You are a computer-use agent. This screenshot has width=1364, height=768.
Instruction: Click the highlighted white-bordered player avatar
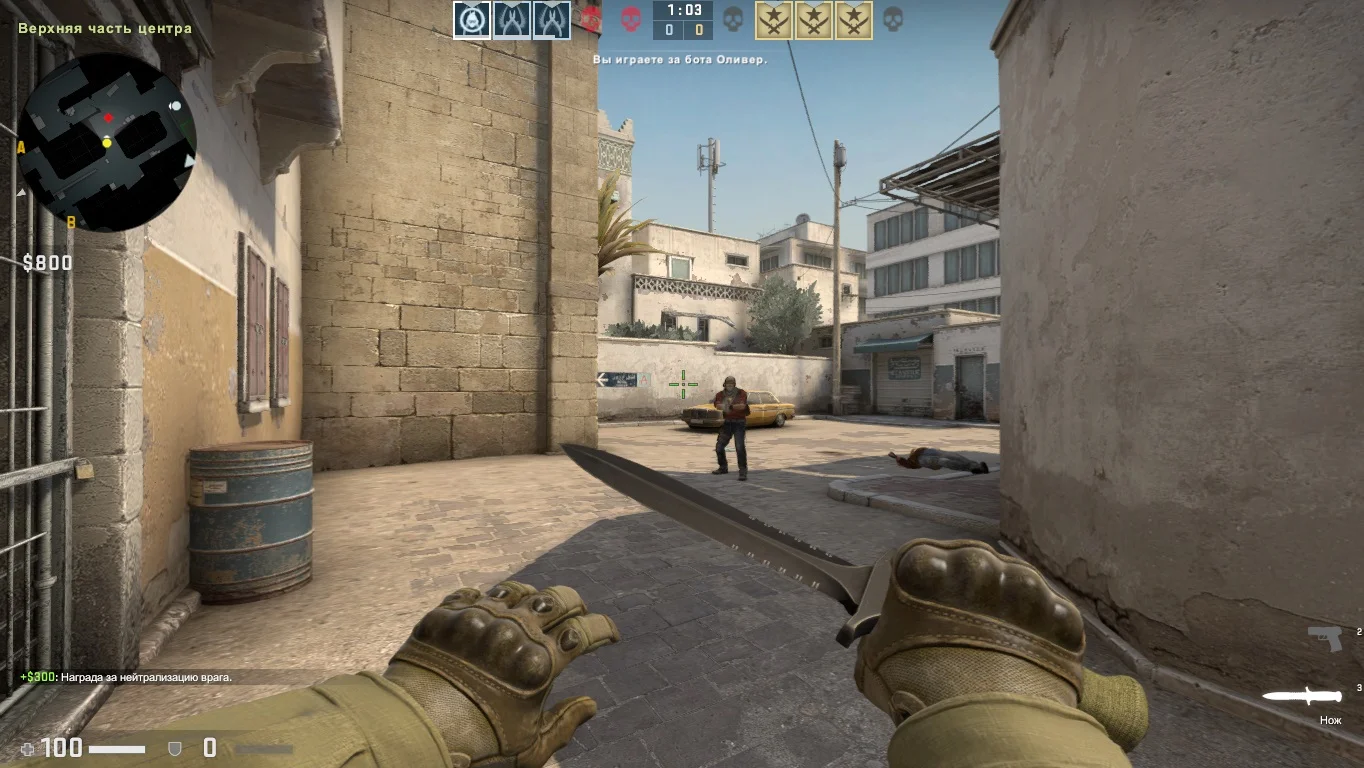tap(472, 20)
